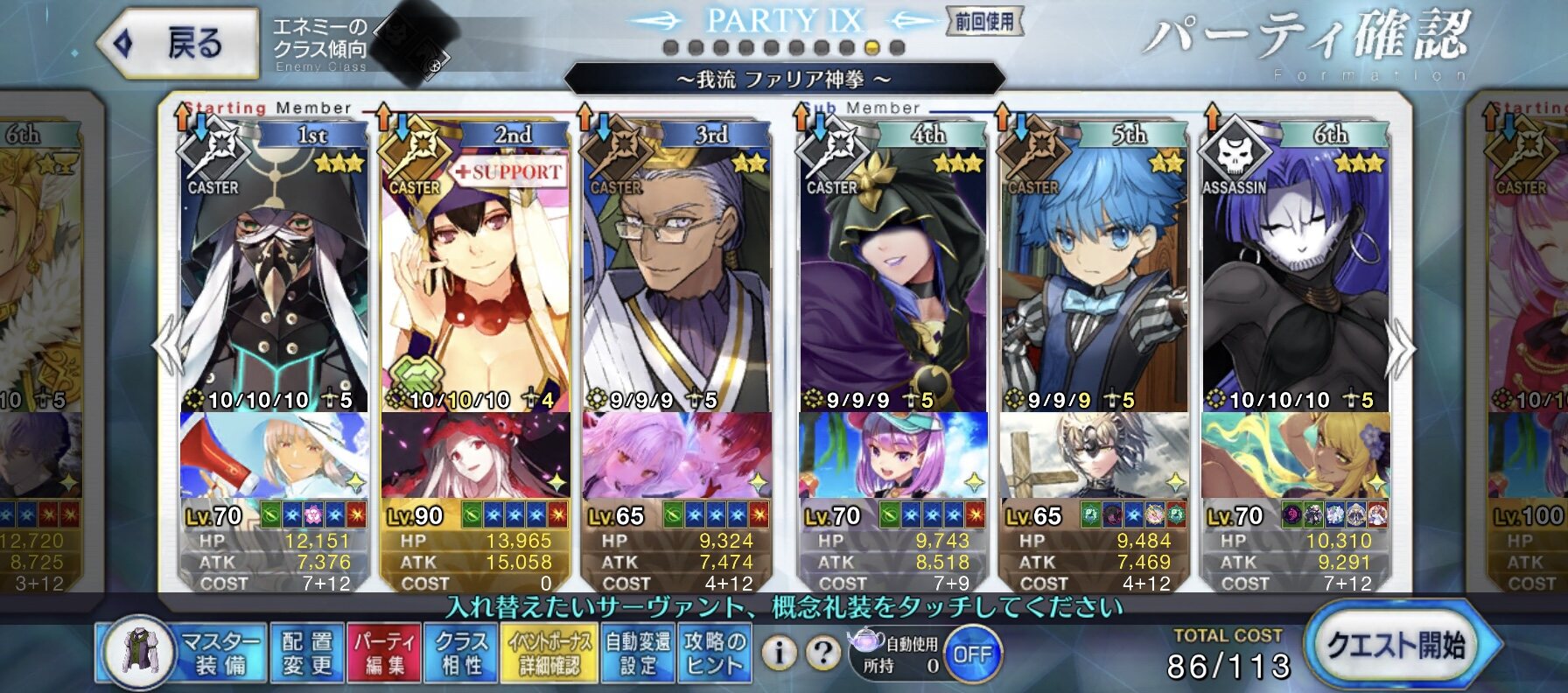Image resolution: width=1568 pixels, height=693 pixels.
Task: Change the 4th slot's craft essence card
Action: pyautogui.click(x=892, y=455)
